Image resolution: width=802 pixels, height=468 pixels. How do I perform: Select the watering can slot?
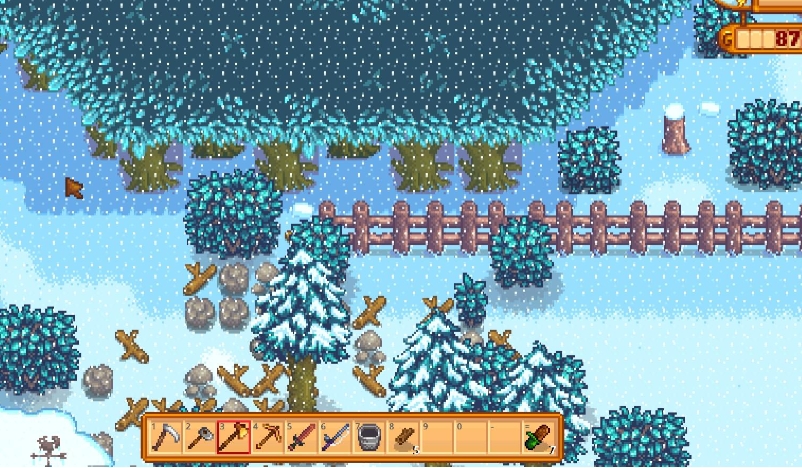369,437
